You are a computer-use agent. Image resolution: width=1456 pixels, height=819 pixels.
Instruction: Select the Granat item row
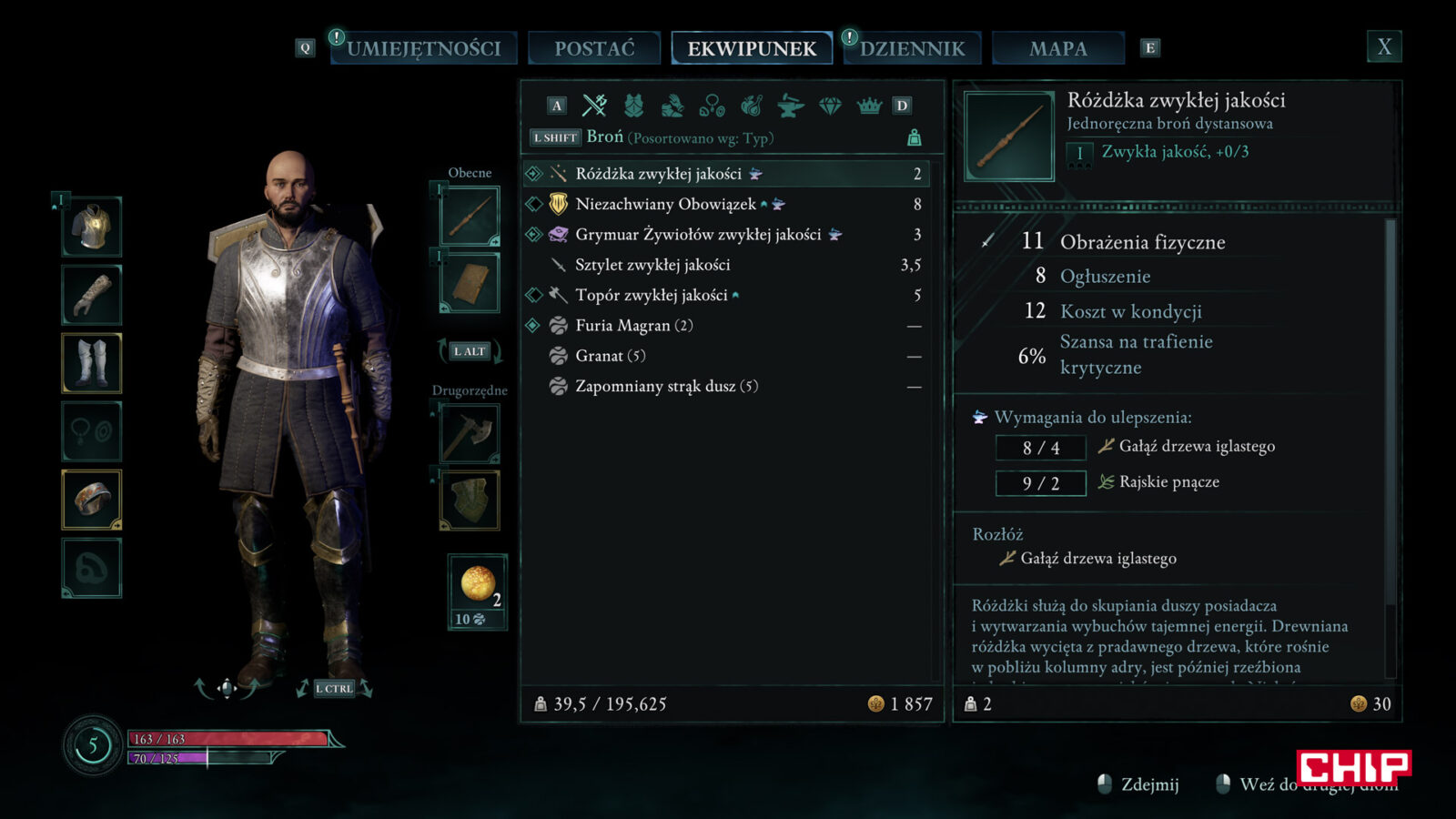pyautogui.click(x=610, y=356)
